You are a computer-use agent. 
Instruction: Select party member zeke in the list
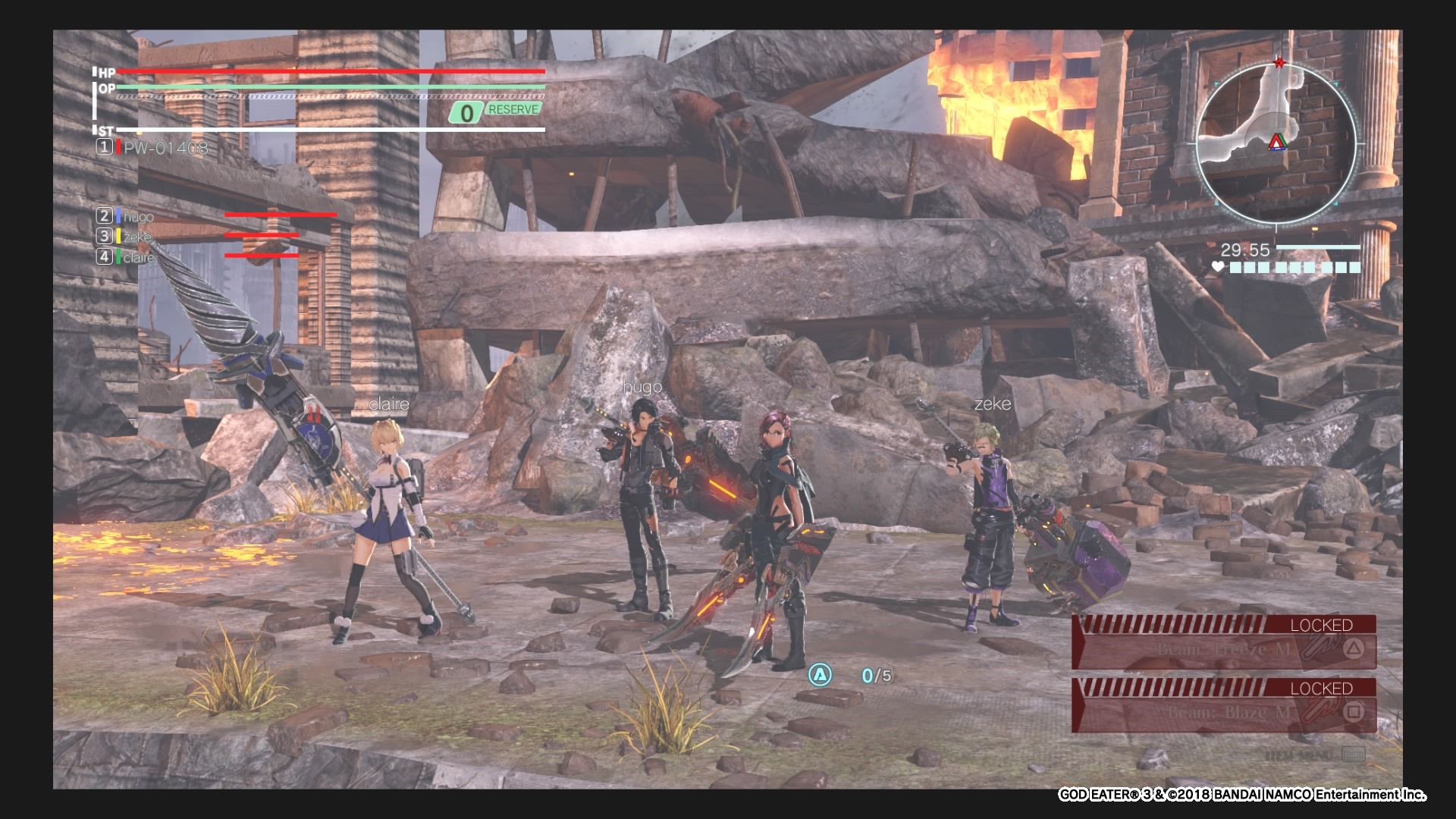[136, 237]
